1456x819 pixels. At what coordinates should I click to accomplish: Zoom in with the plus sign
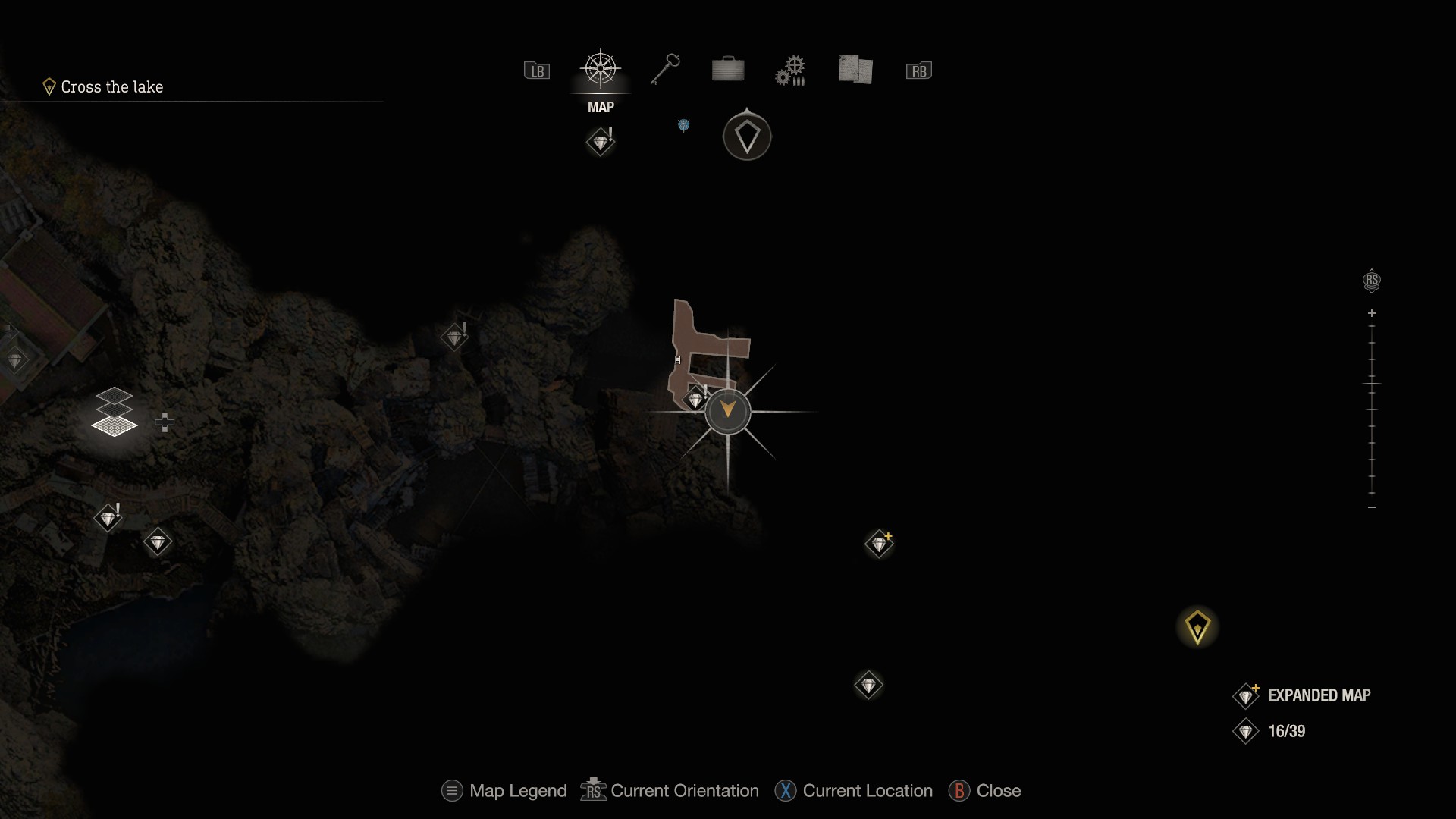coord(1372,313)
